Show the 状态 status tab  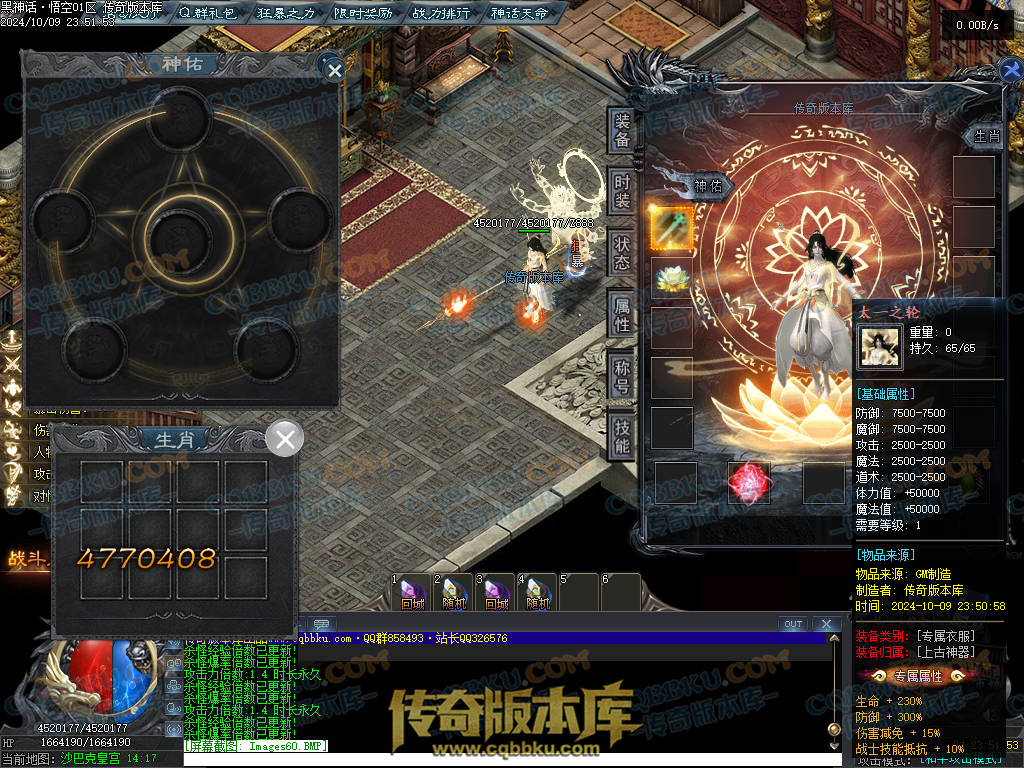coord(622,252)
